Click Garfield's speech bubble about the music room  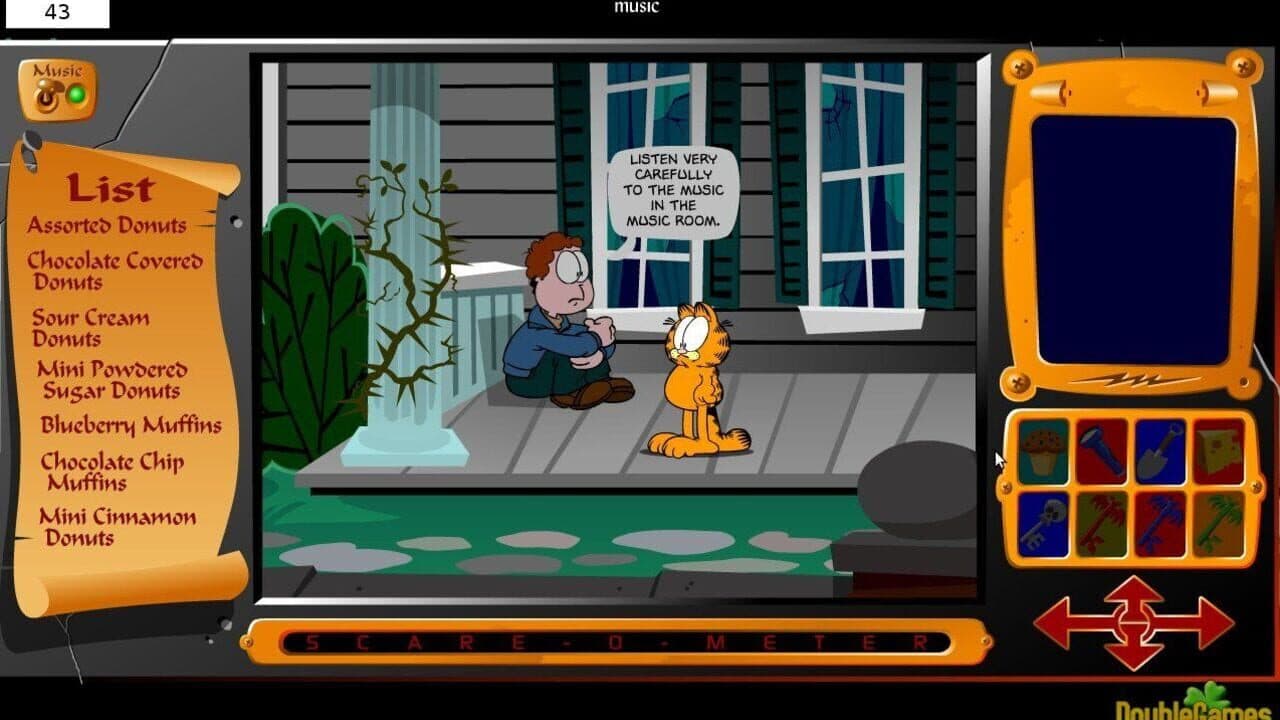[673, 188]
